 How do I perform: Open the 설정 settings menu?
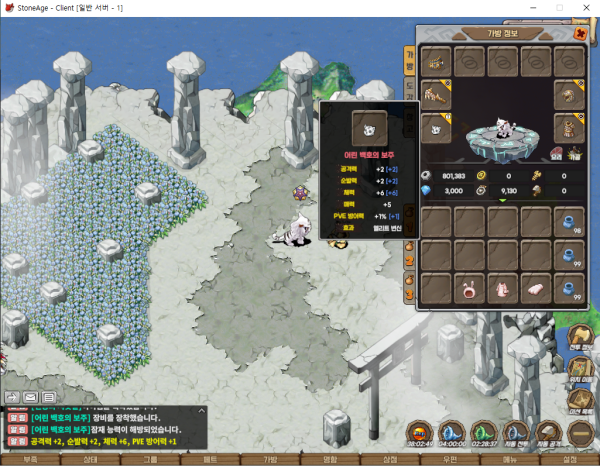pos(570,460)
